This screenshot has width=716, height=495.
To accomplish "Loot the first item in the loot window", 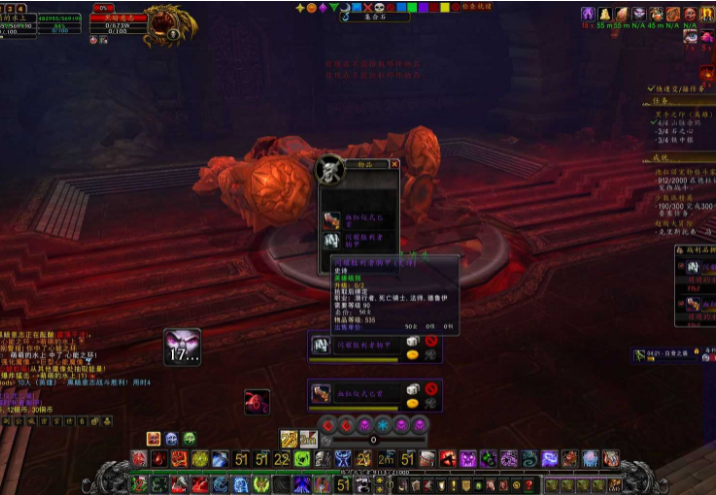I will click(331, 218).
